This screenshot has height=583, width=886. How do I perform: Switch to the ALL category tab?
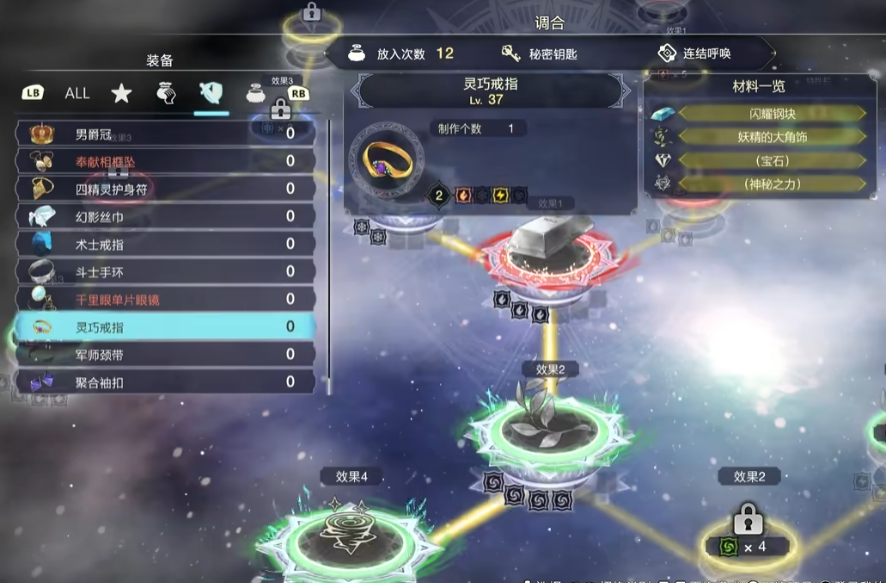(77, 93)
